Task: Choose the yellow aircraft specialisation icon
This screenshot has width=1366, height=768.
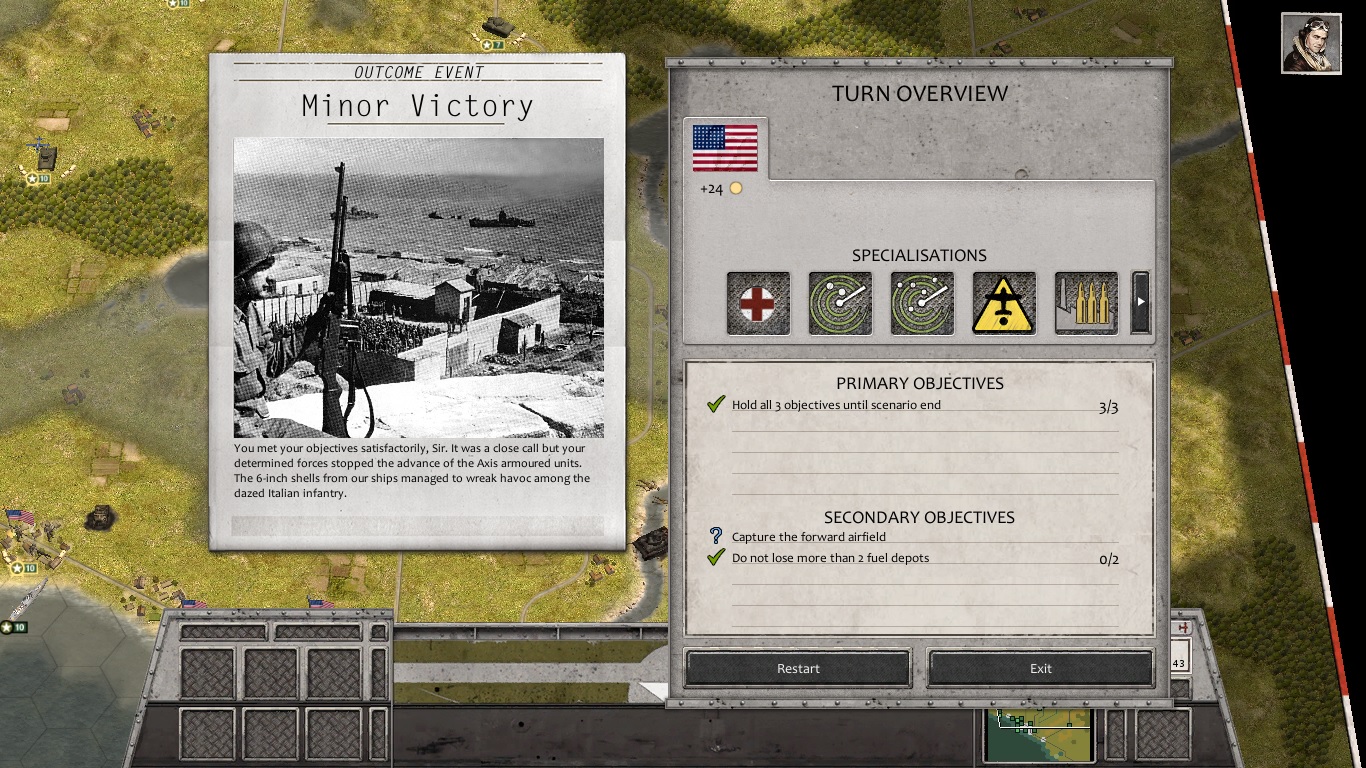Action: point(1004,303)
